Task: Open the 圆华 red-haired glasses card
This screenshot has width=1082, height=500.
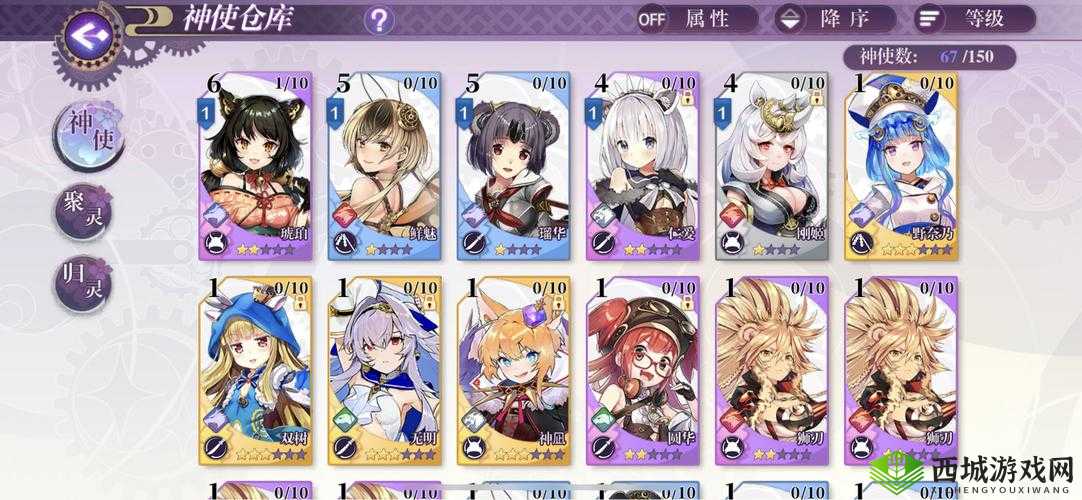Action: point(644,370)
